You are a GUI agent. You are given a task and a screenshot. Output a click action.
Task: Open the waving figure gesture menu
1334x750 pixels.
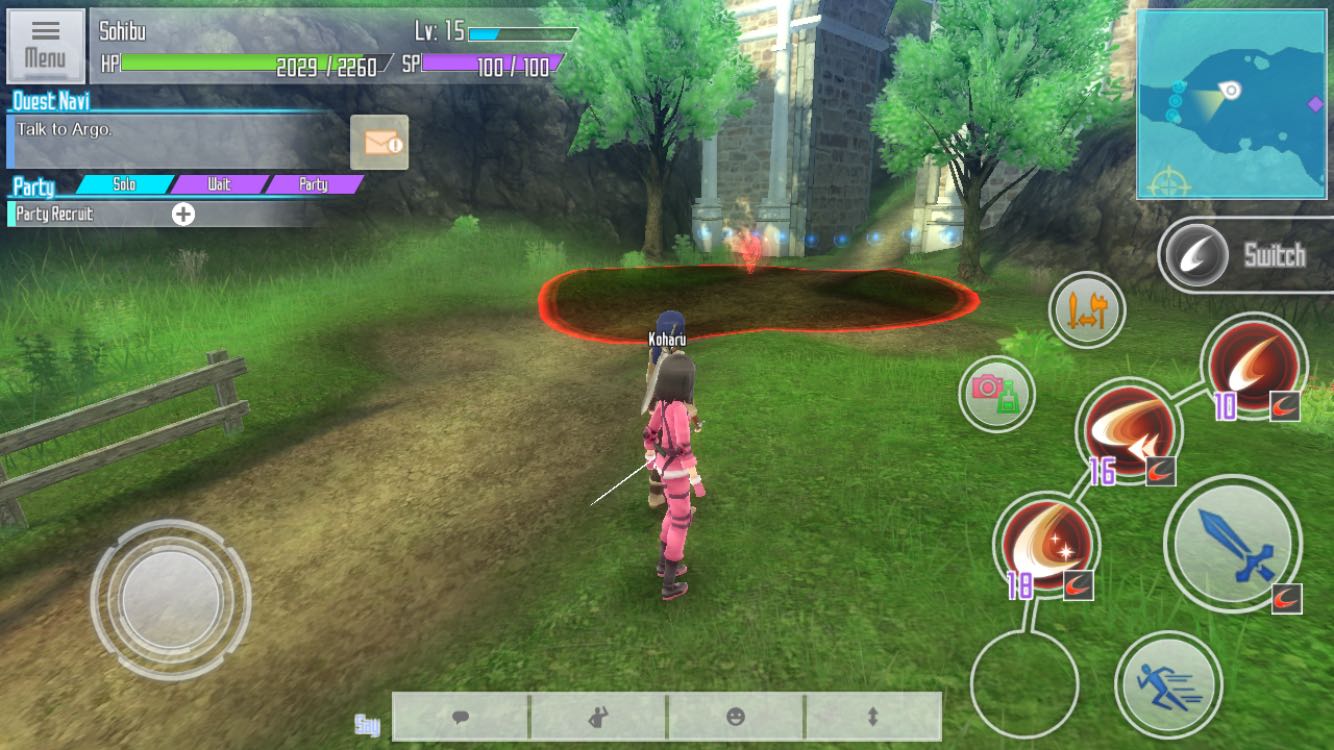point(598,717)
